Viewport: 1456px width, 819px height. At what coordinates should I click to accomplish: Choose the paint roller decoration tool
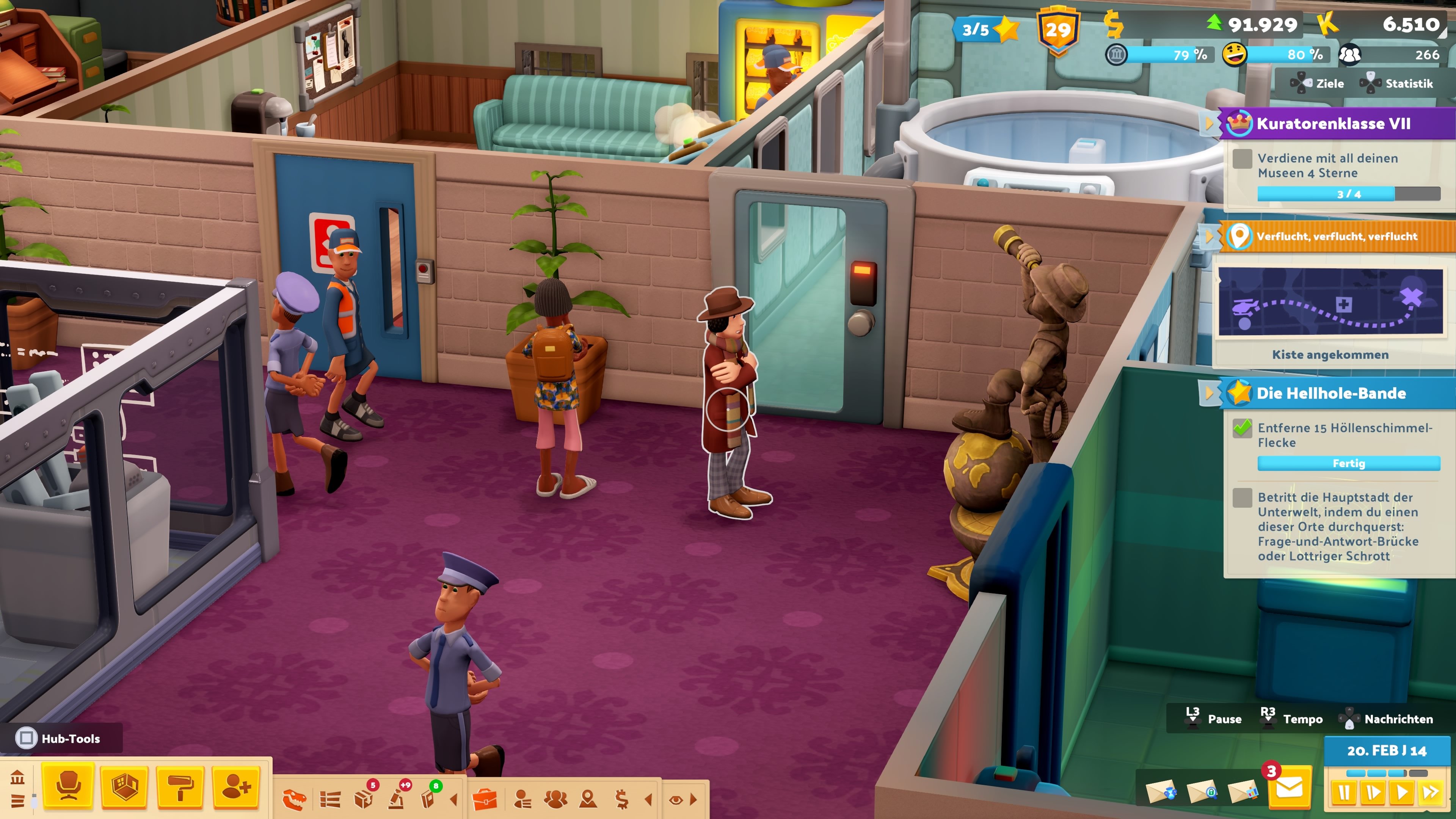click(180, 786)
